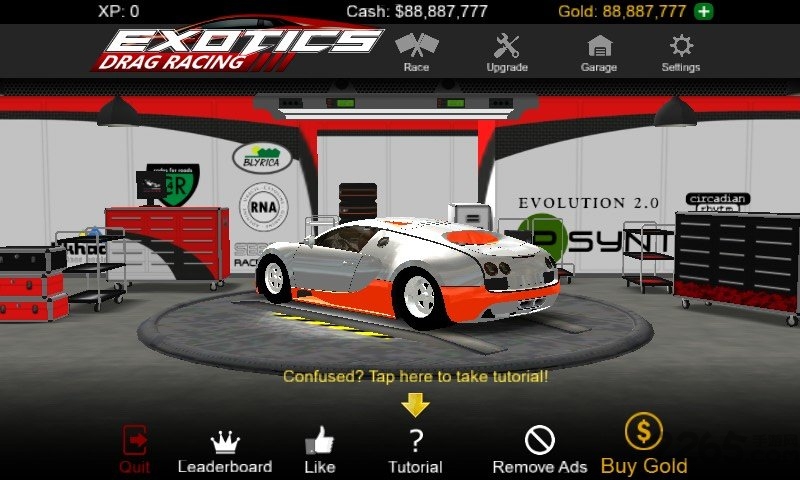Open the Settings gear menu
800x480 pixels.
(x=681, y=52)
